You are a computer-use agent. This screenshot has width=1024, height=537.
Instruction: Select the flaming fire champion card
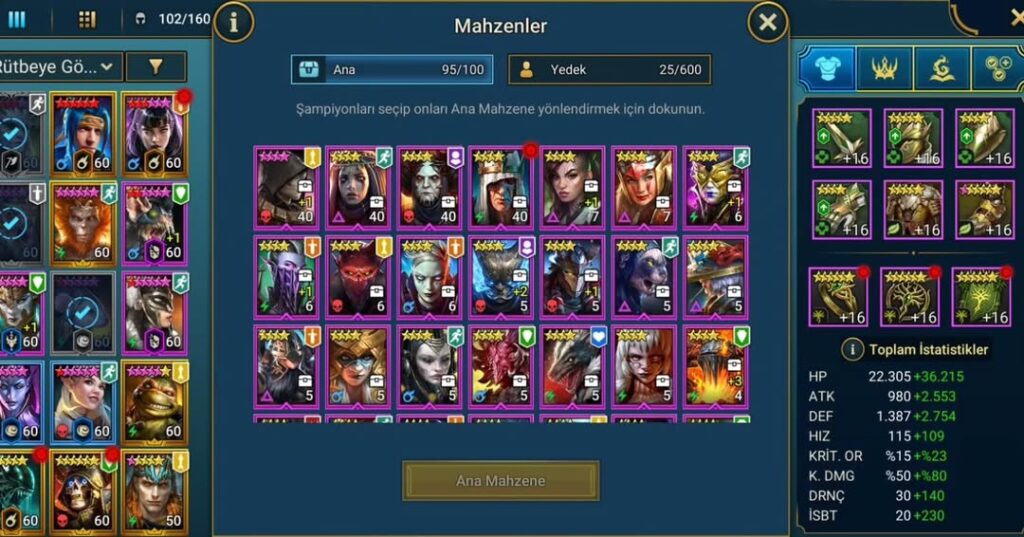point(714,365)
